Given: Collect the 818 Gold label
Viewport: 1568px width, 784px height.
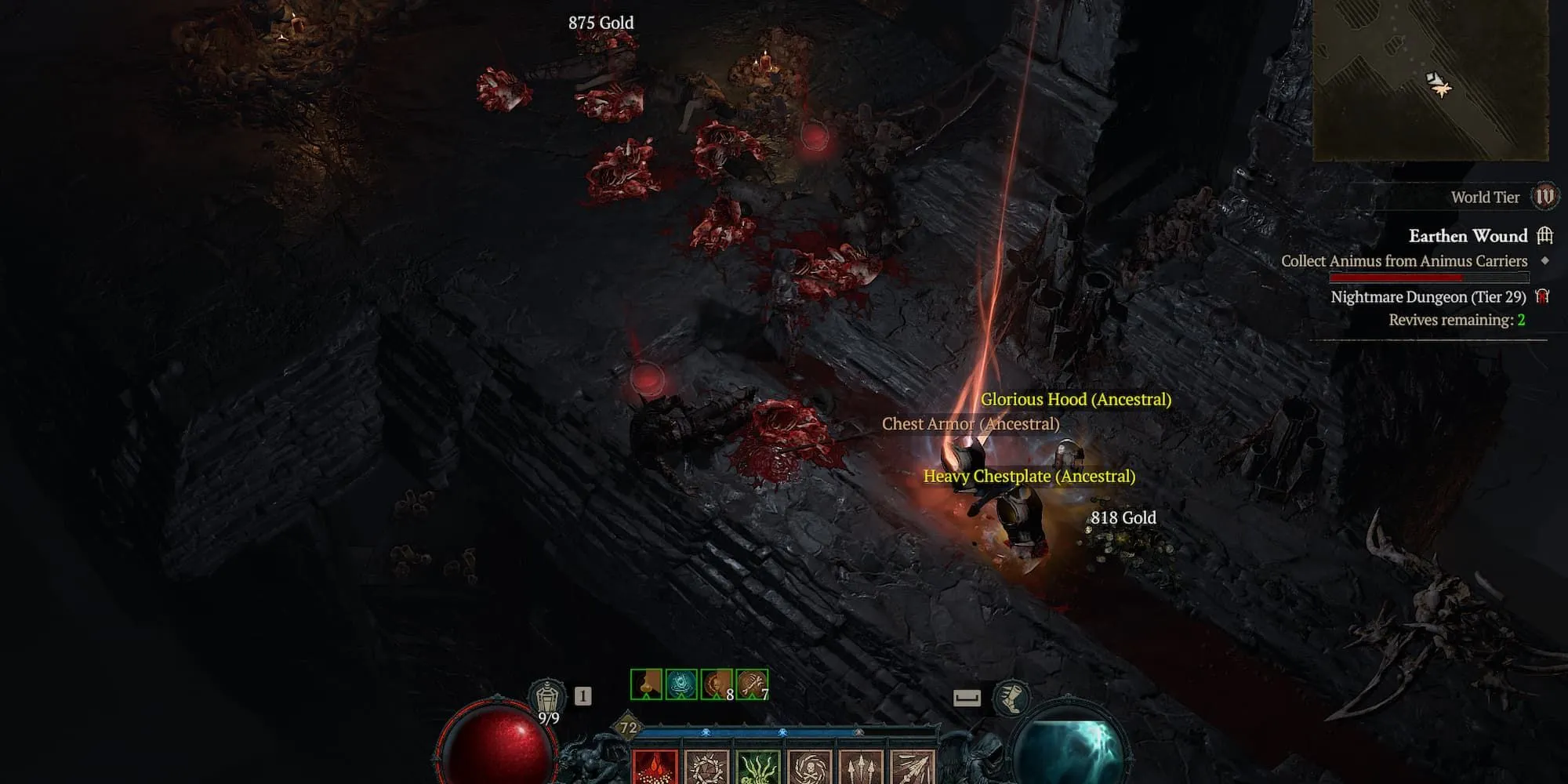Looking at the screenshot, I should (x=1123, y=517).
